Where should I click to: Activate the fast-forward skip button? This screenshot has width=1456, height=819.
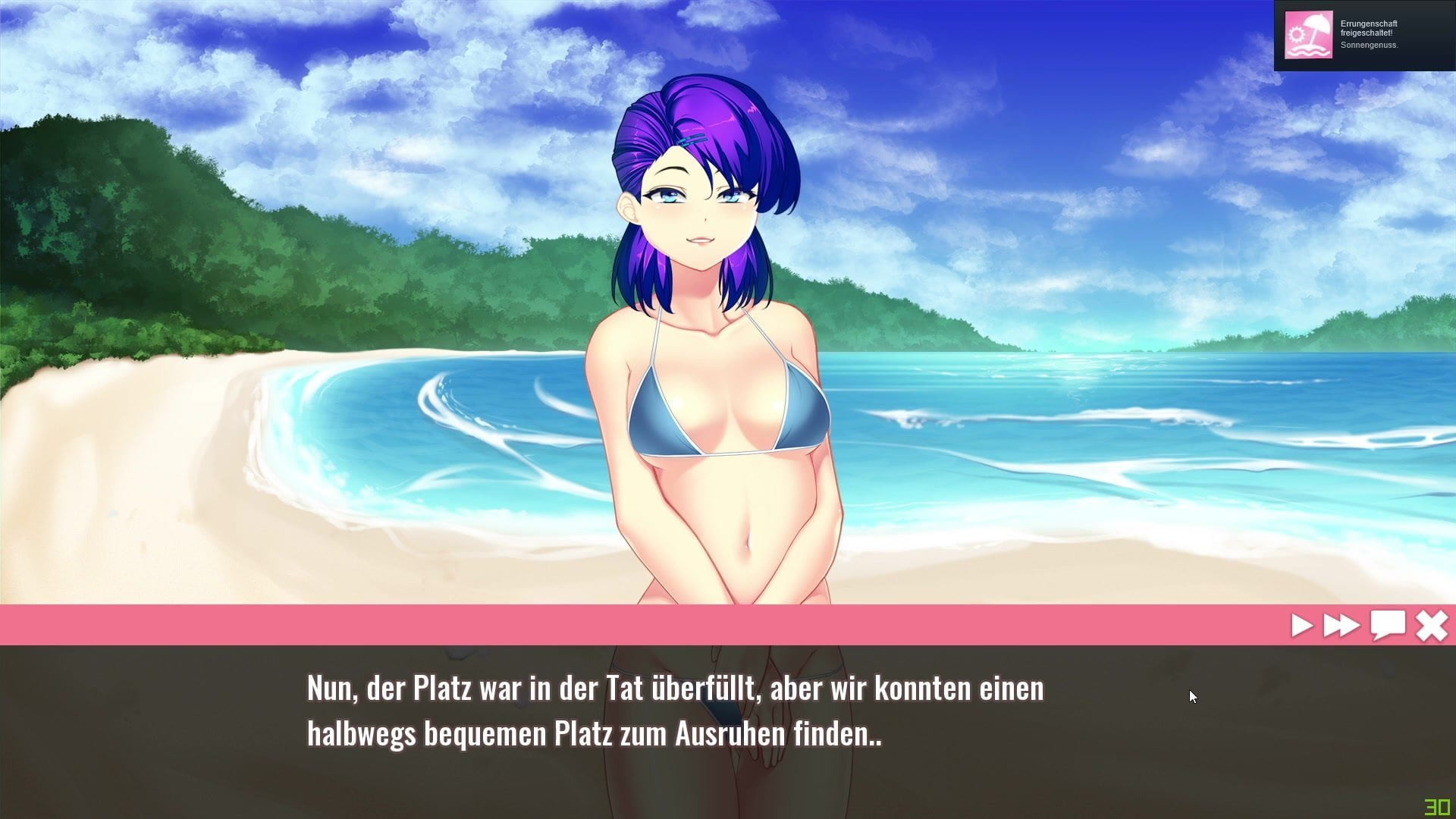[x=1341, y=626]
